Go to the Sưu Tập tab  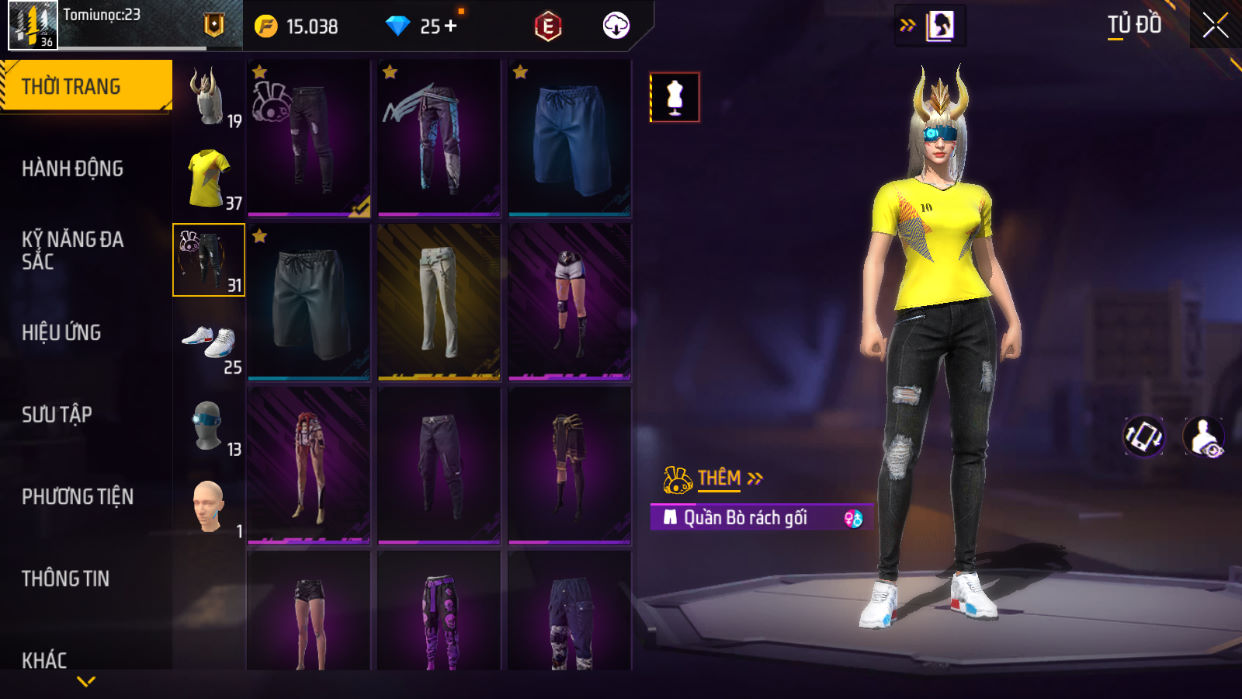pos(57,415)
